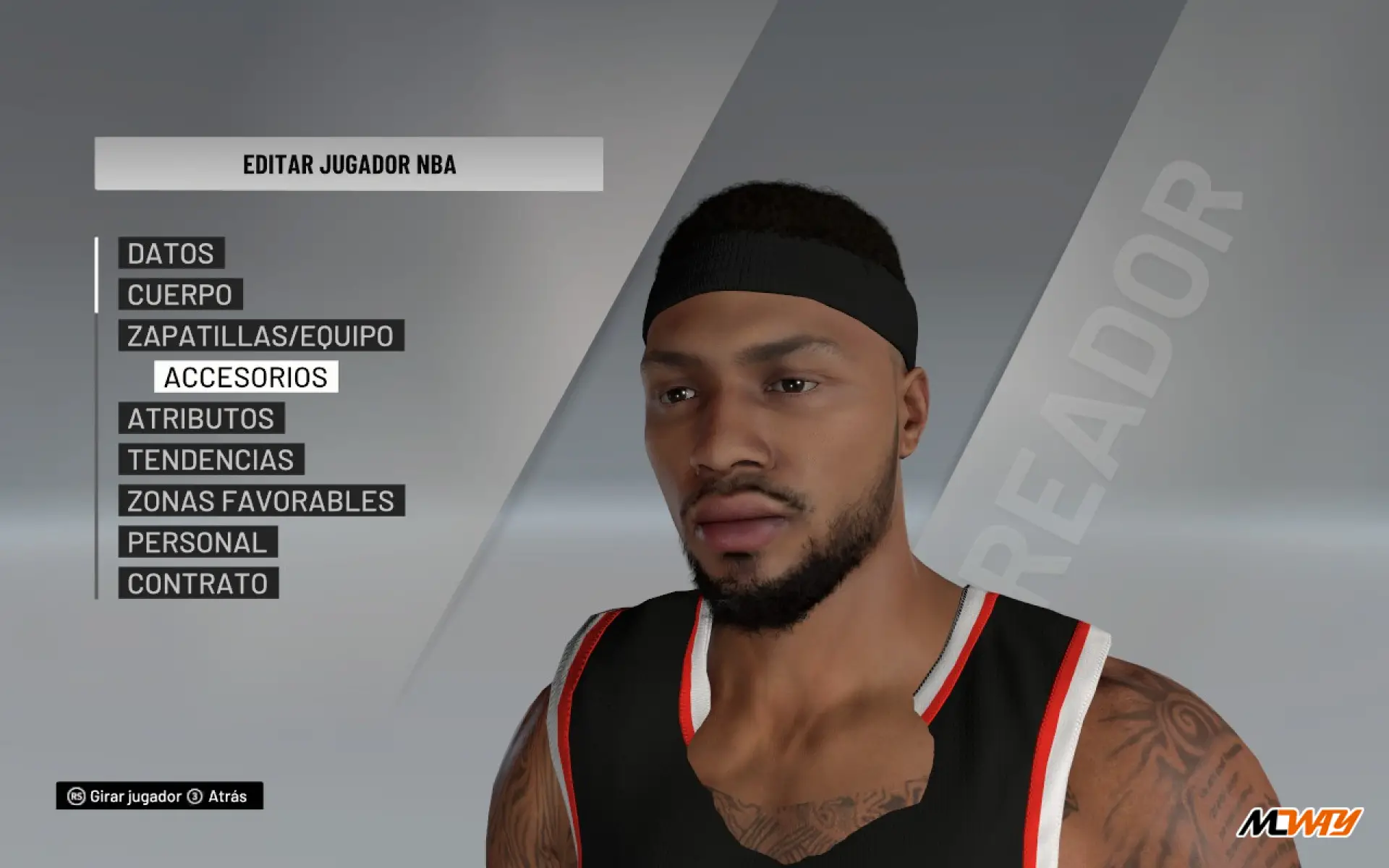
Task: Open ZAPATILLAS/EQUIPO section
Action: coord(260,336)
